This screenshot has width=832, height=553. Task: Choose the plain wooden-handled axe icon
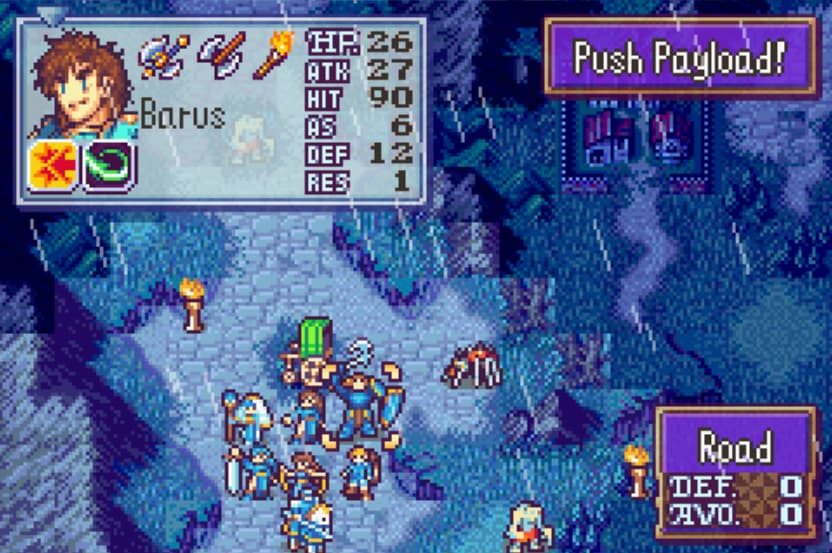pos(221,57)
